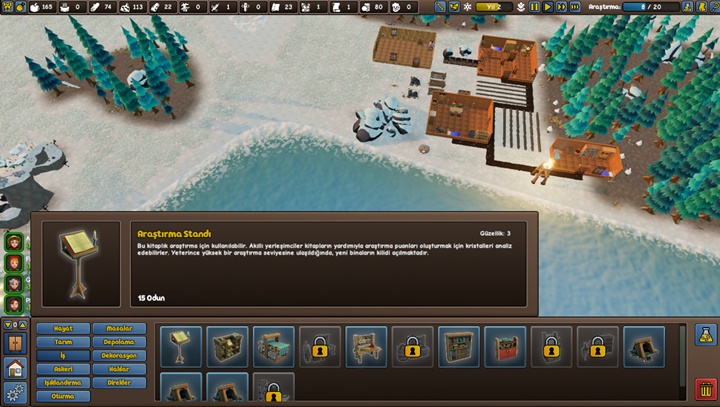Pick the bookshelf build item
This screenshot has width=720, height=407.
pos(459,346)
